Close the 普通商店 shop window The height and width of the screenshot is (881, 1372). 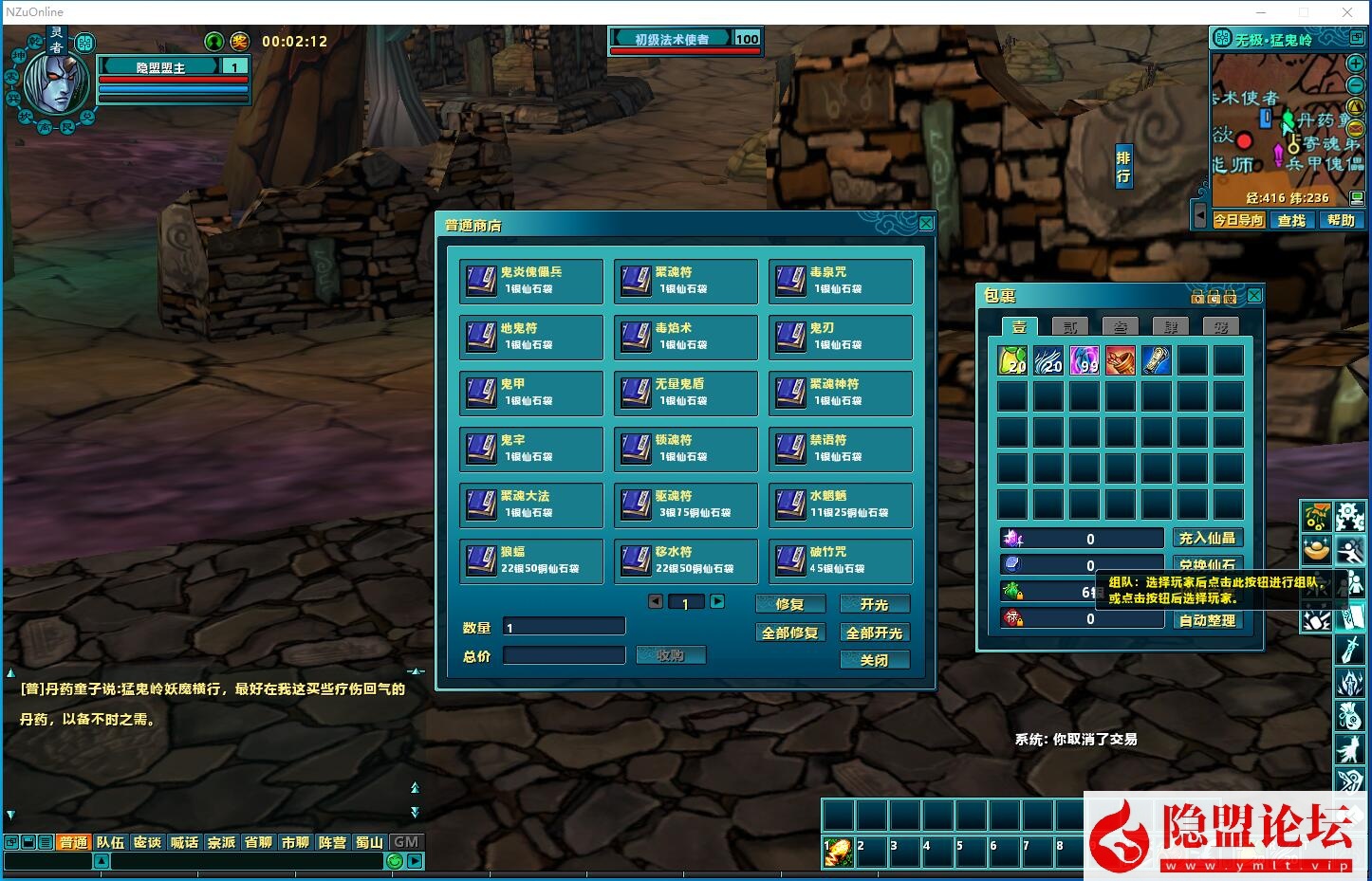(x=926, y=224)
